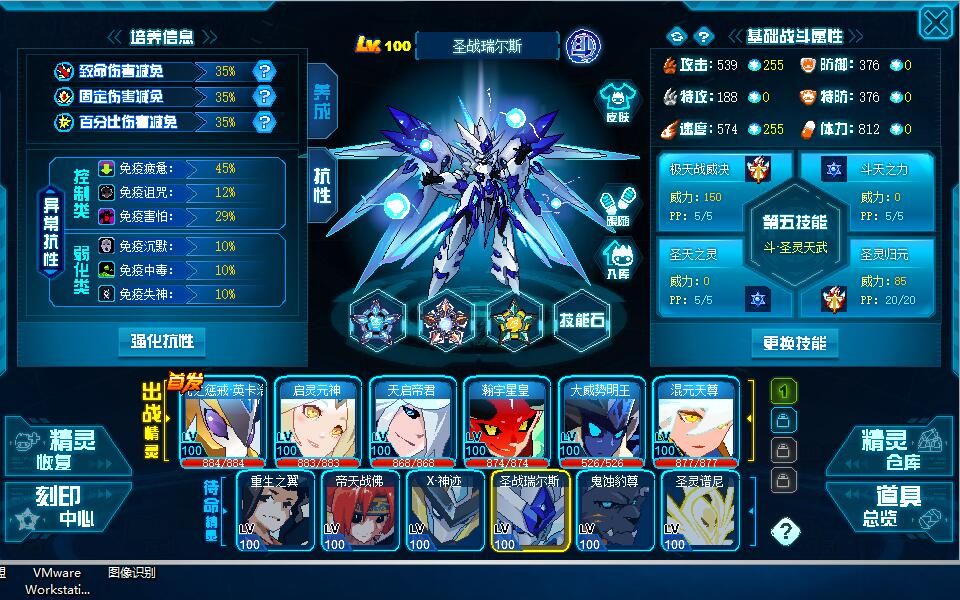Screen dimensions: 960x600
Task: Open VMware Workstation from the taskbar
Action: click(x=57, y=581)
